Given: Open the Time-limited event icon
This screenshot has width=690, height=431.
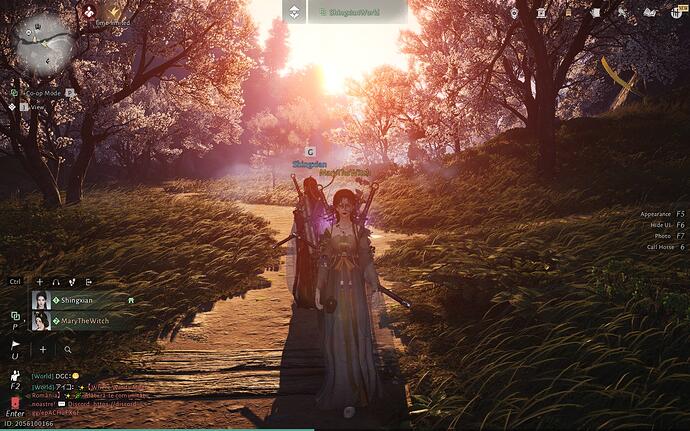Looking at the screenshot, I should [90, 10].
